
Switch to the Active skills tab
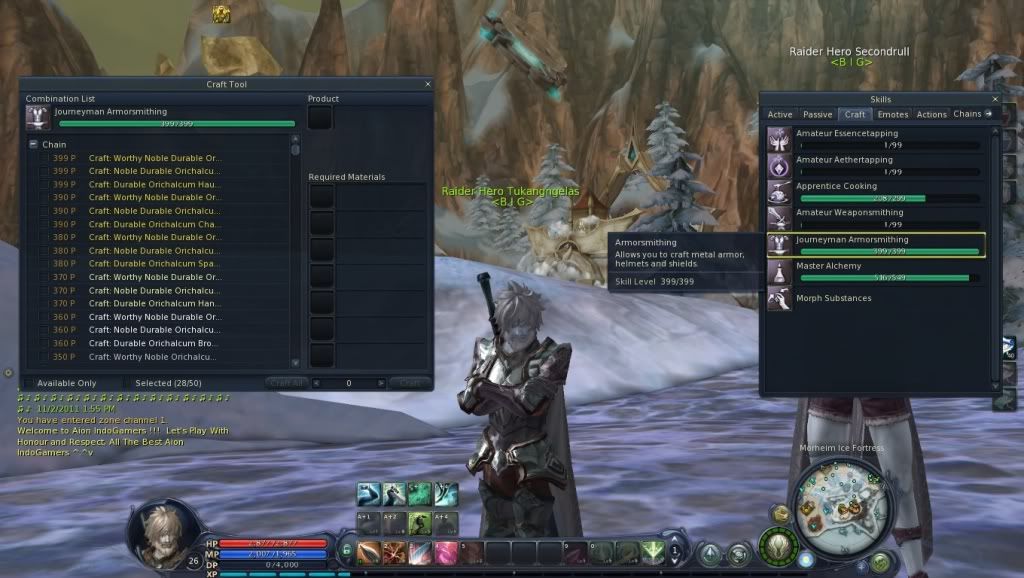[x=780, y=115]
